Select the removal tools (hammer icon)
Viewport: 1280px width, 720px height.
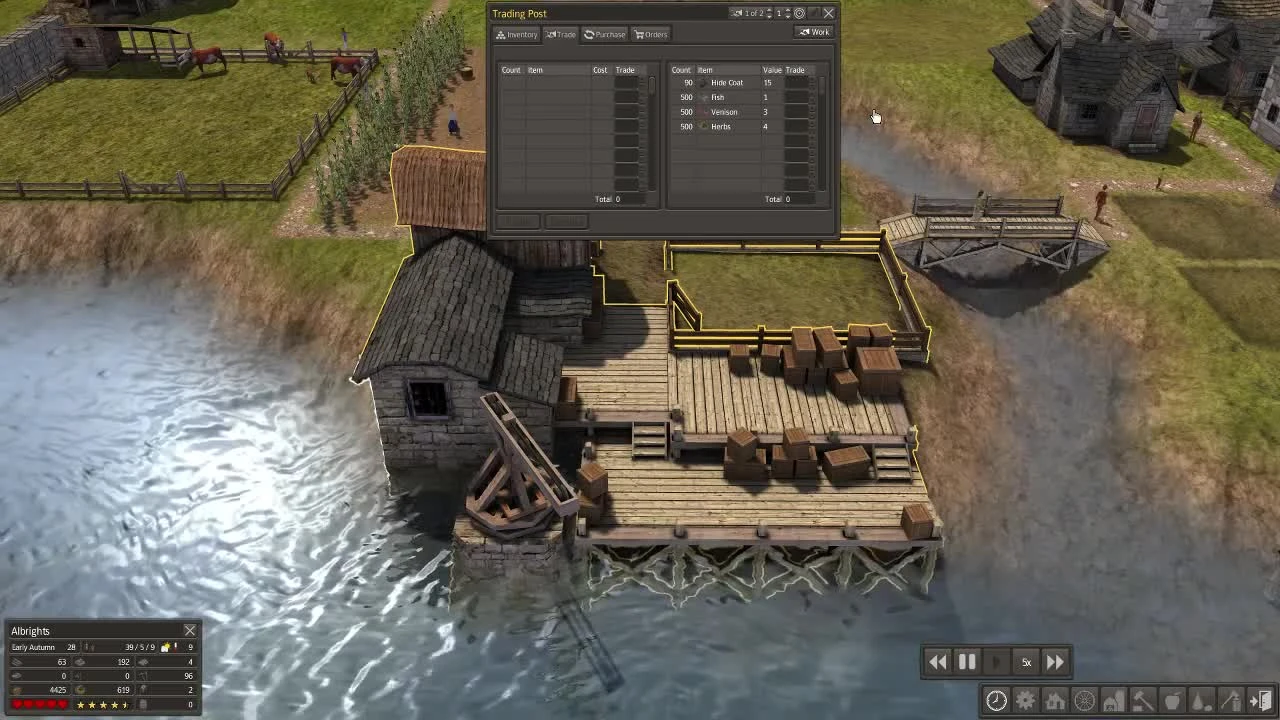point(1141,700)
